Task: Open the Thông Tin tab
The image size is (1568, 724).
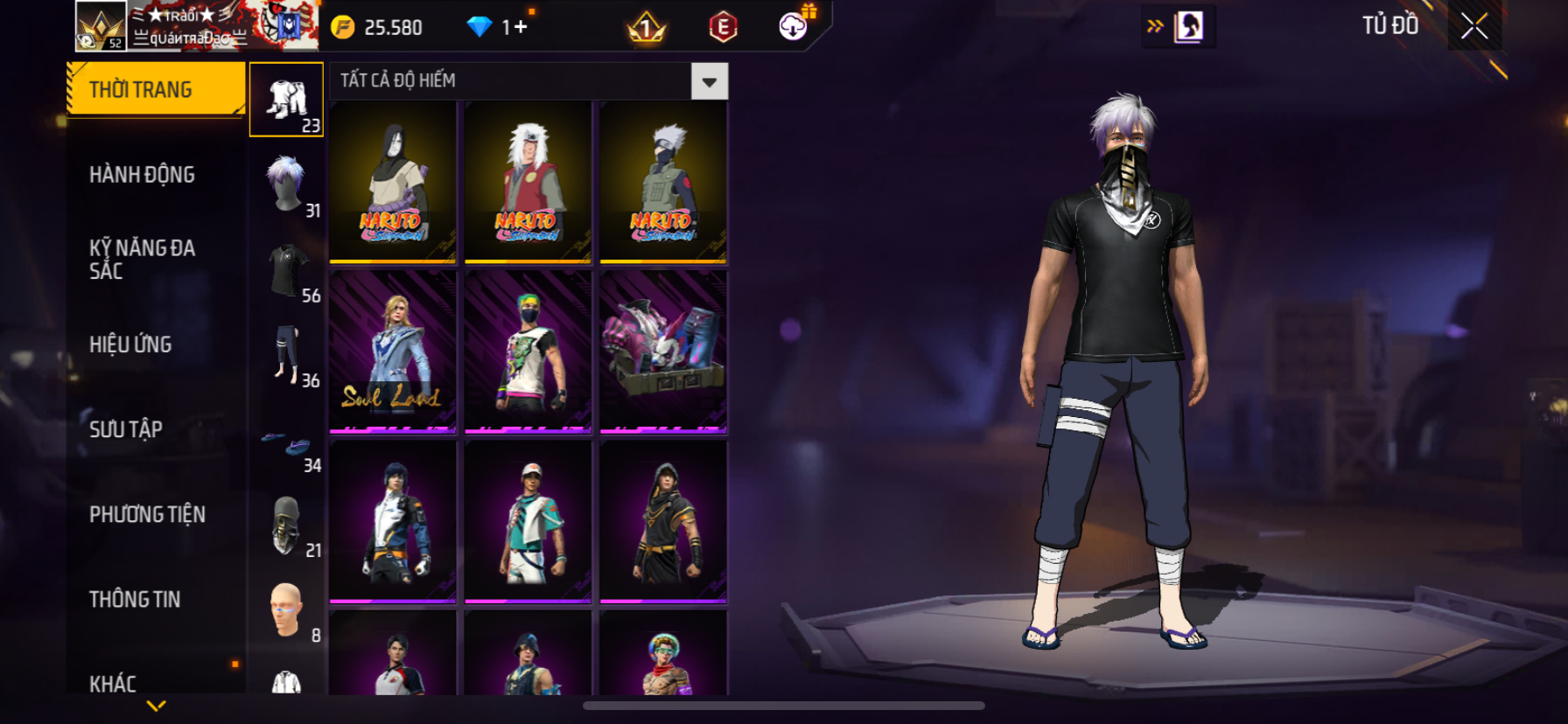Action: click(135, 599)
